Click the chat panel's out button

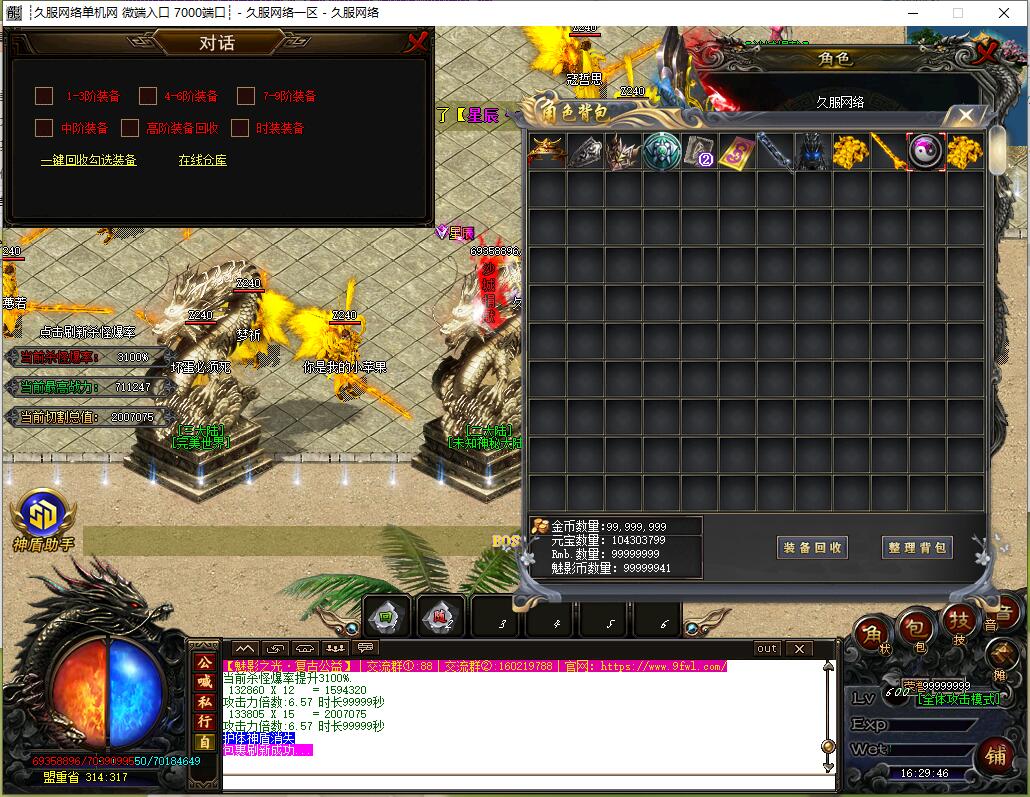tap(766, 648)
